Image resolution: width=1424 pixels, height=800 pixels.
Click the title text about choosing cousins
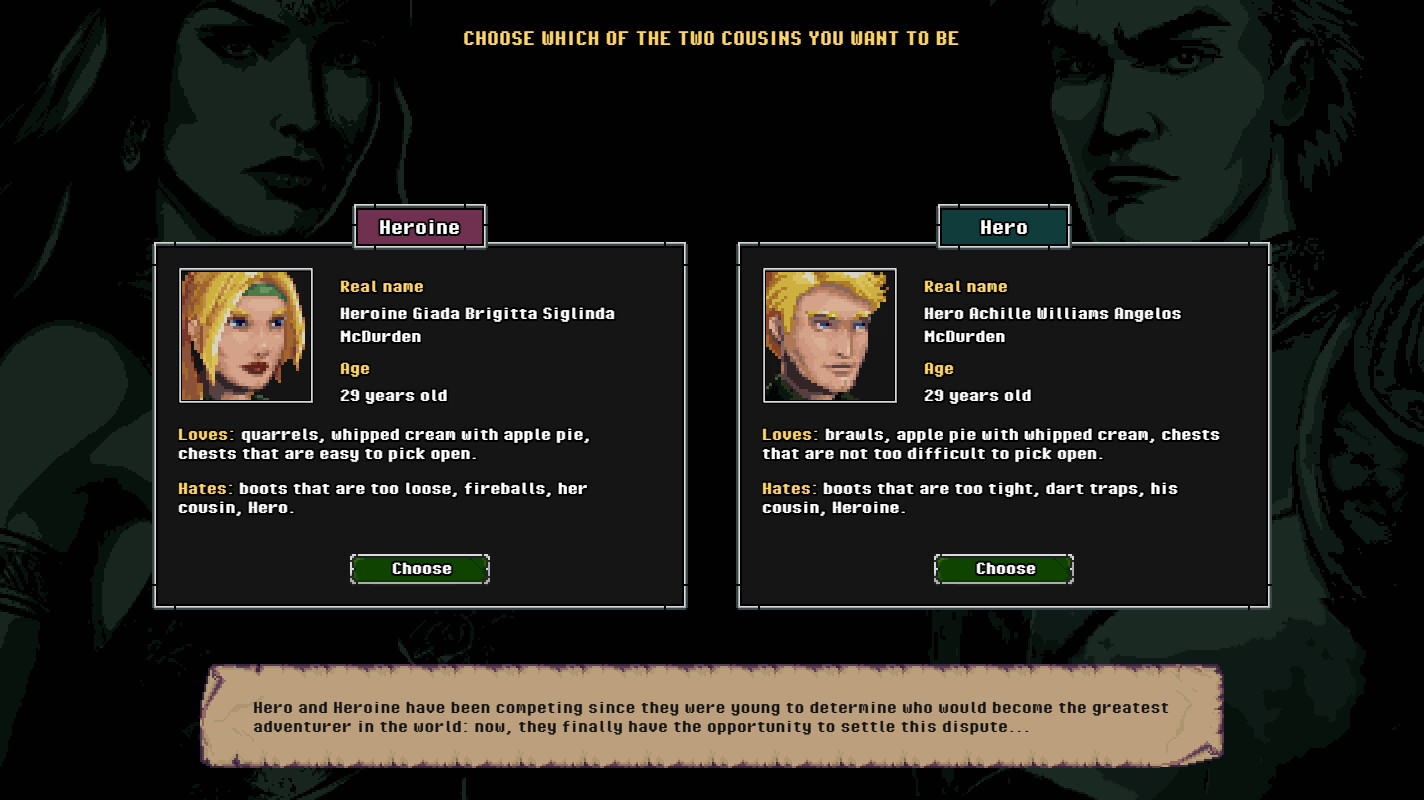pos(711,38)
